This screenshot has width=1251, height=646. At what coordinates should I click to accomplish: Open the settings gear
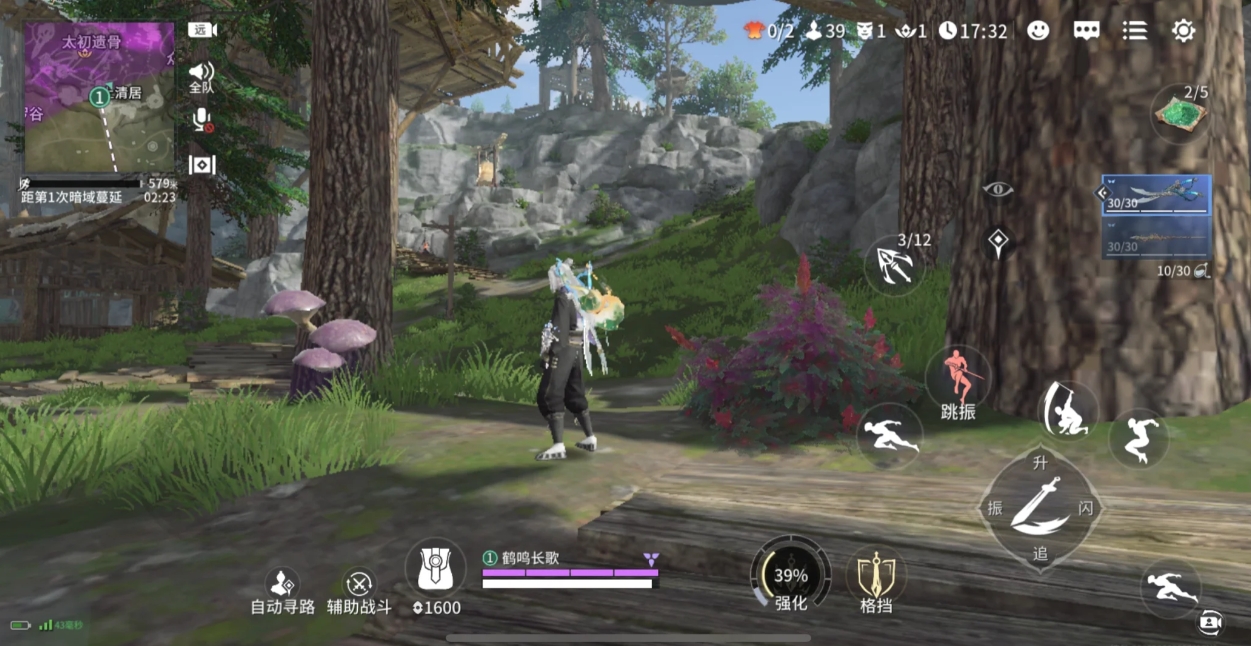pos(1184,31)
